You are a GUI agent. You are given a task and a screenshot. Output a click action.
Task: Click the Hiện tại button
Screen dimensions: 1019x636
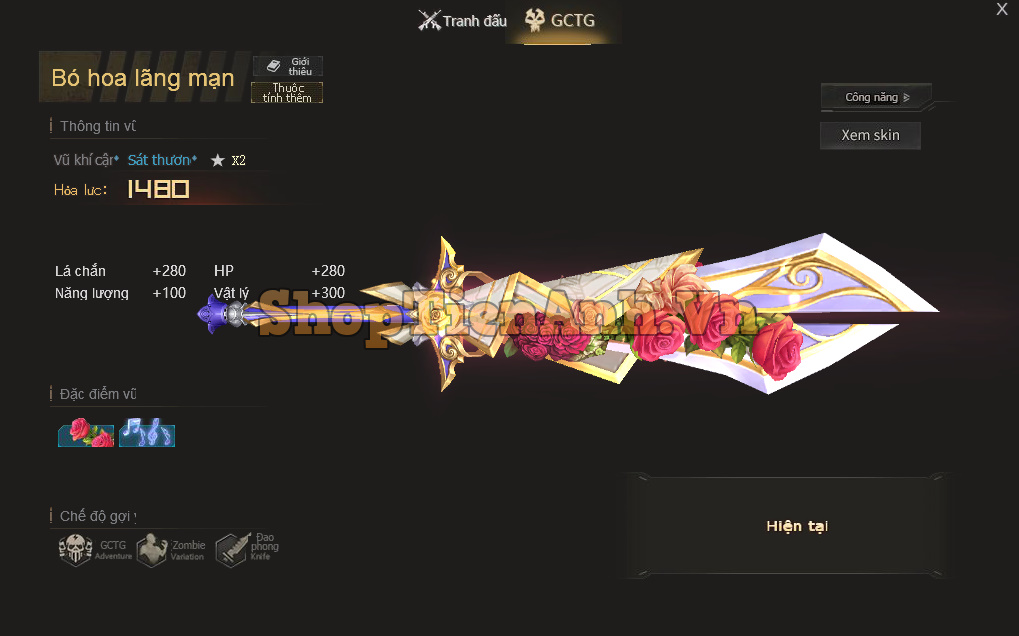(x=797, y=527)
